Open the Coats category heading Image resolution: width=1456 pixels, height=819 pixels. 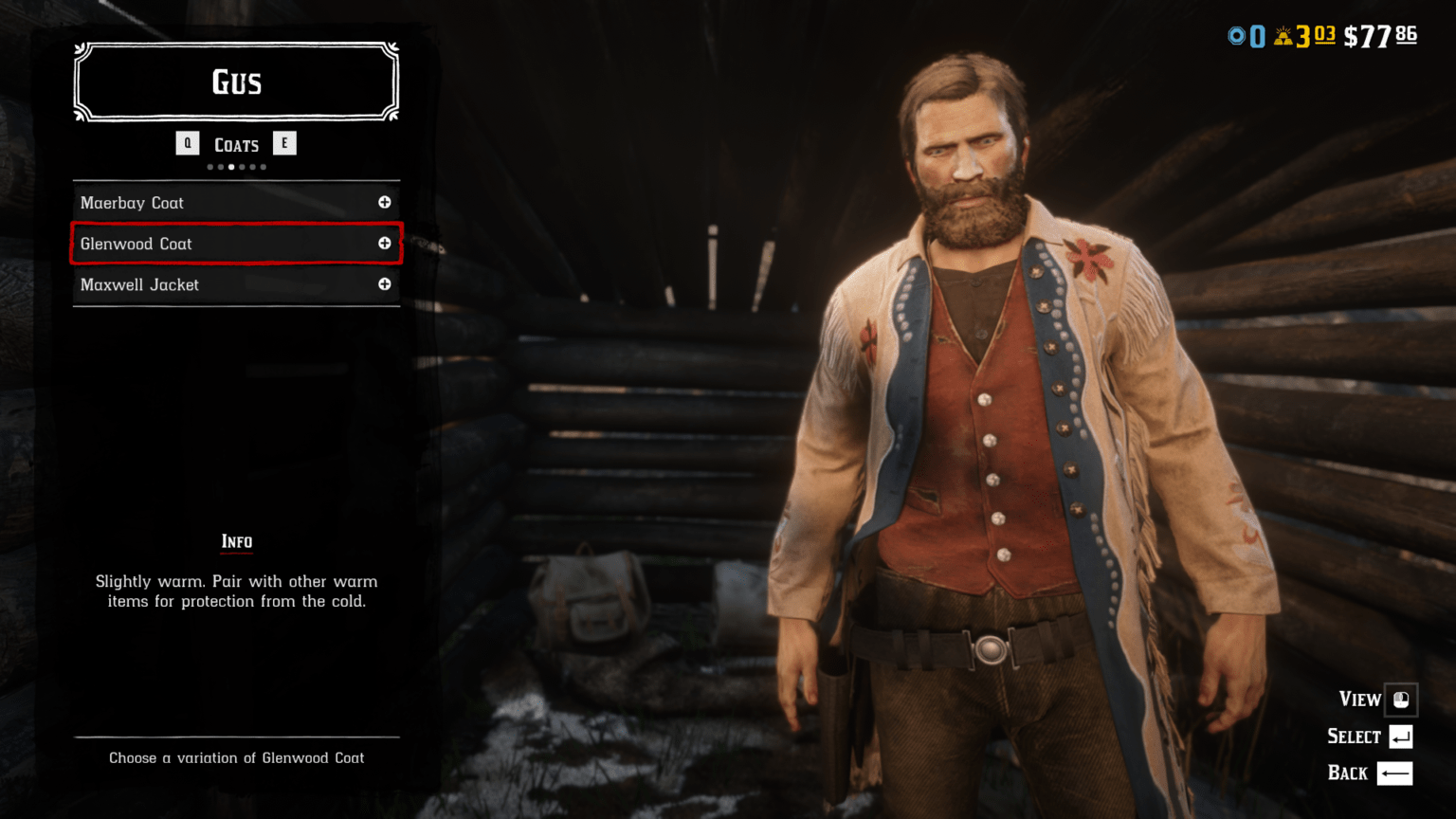point(236,145)
